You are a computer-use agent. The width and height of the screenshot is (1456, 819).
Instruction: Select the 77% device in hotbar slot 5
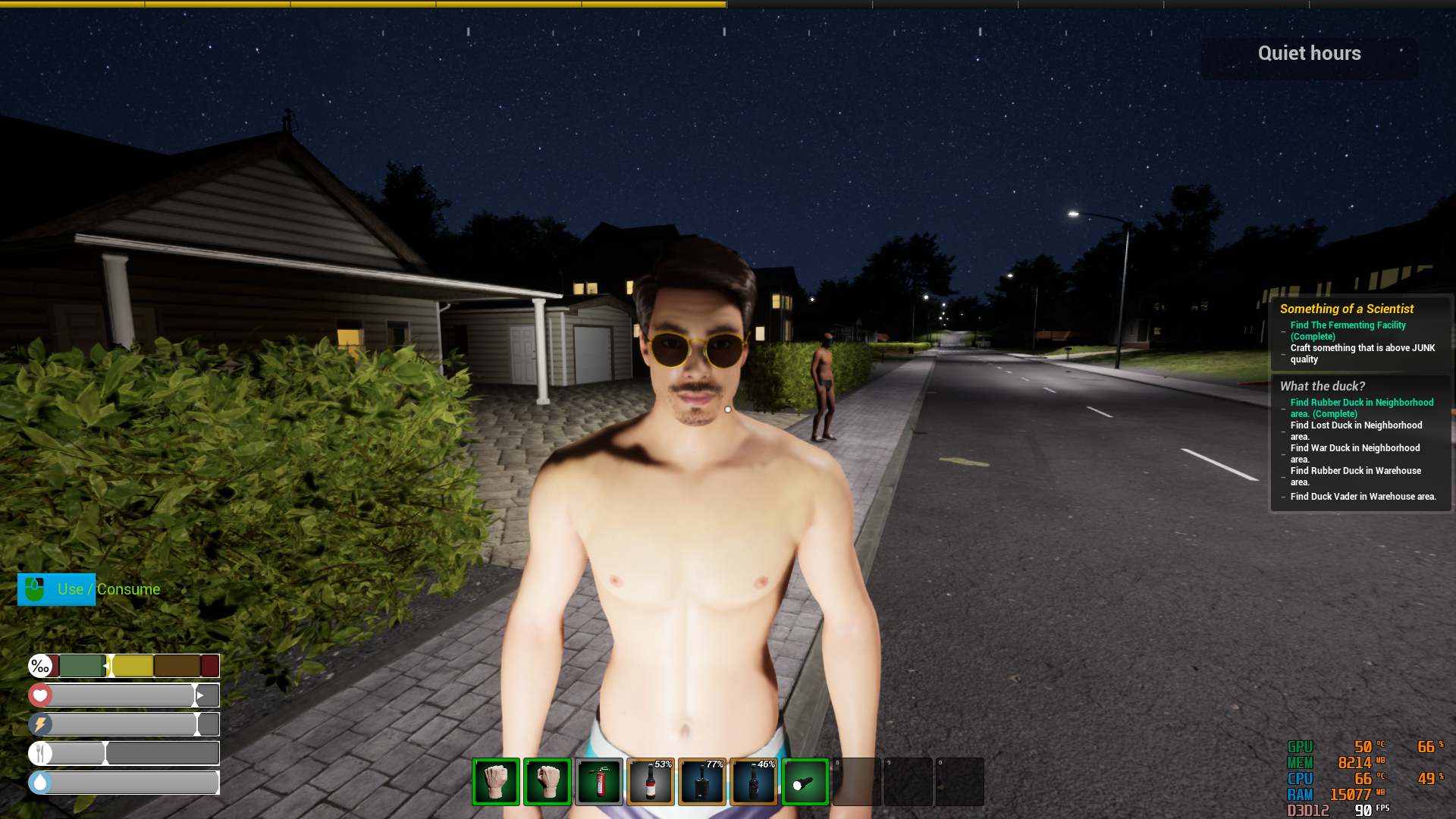[x=701, y=781]
